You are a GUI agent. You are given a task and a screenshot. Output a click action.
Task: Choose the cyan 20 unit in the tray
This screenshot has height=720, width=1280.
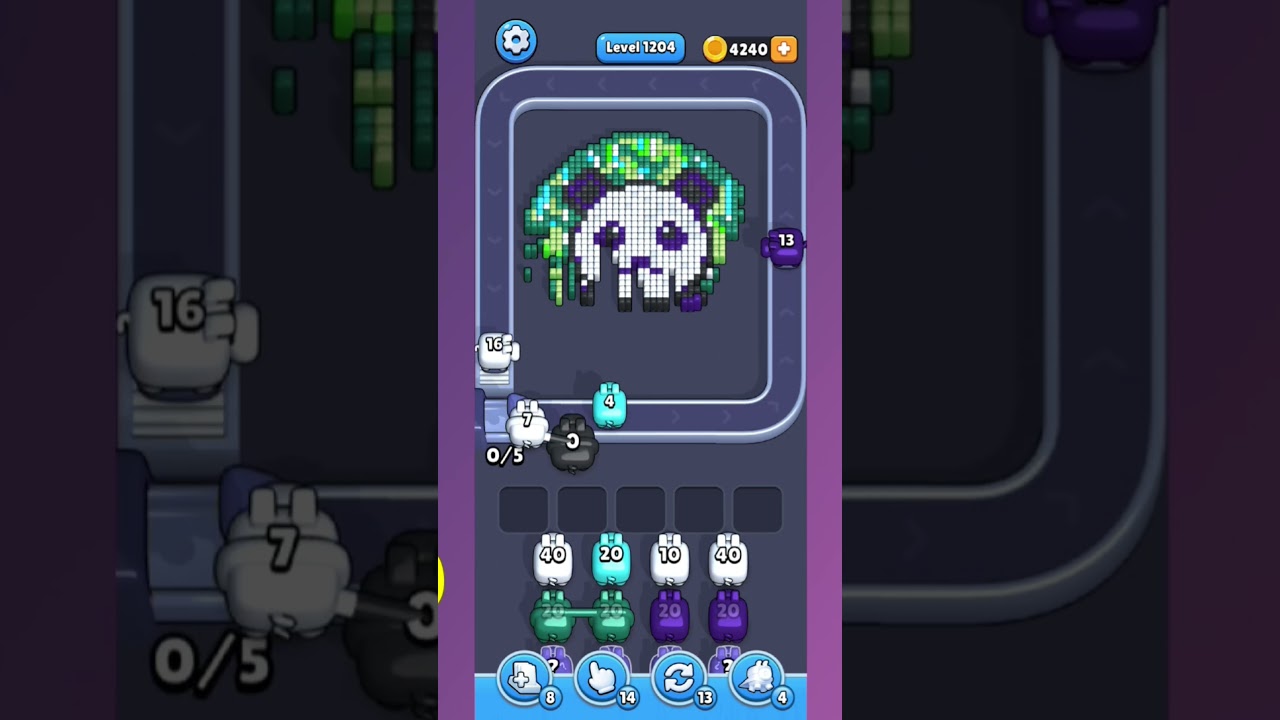(x=612, y=558)
